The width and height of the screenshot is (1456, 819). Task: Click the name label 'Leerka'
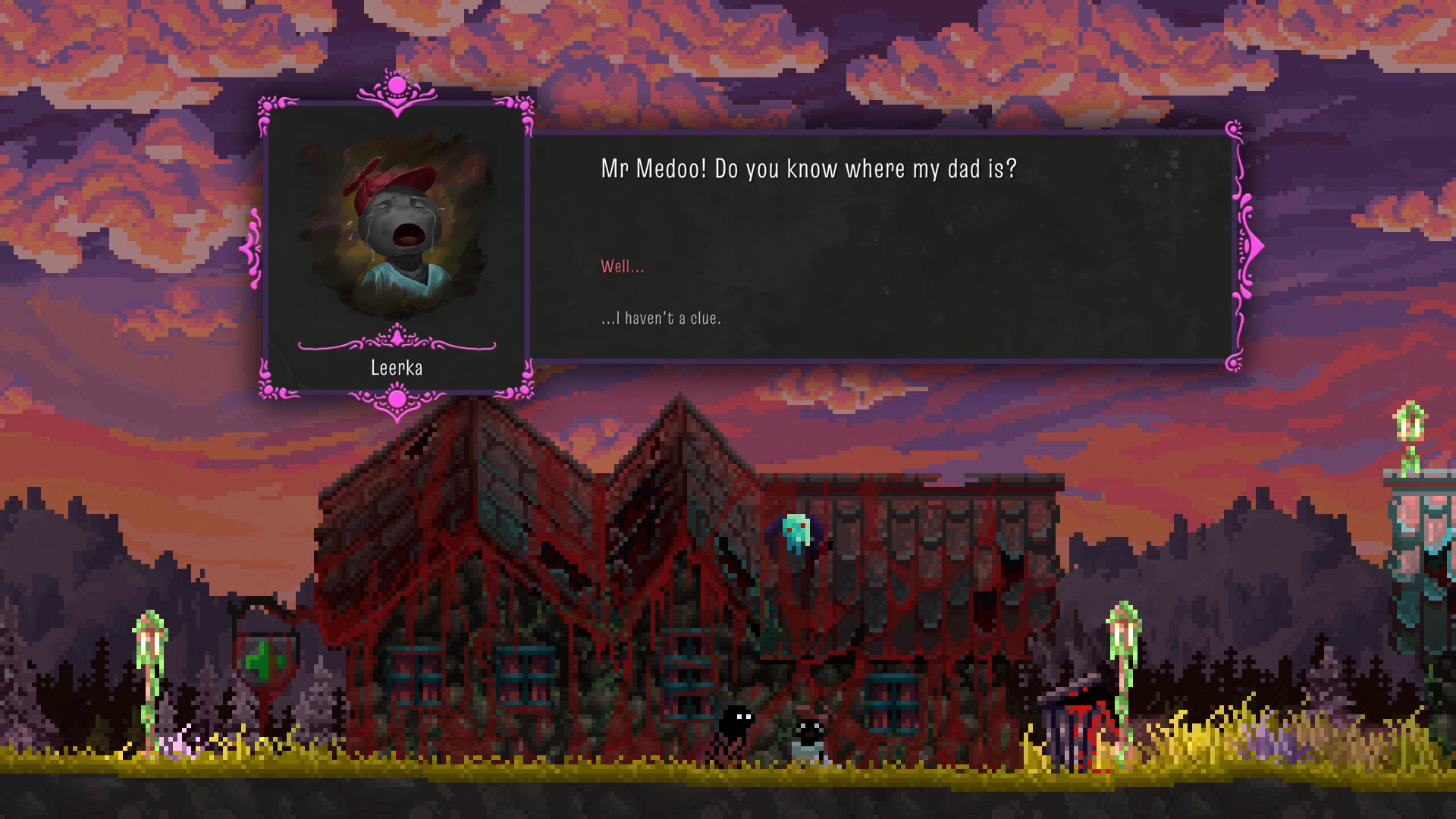(x=395, y=368)
